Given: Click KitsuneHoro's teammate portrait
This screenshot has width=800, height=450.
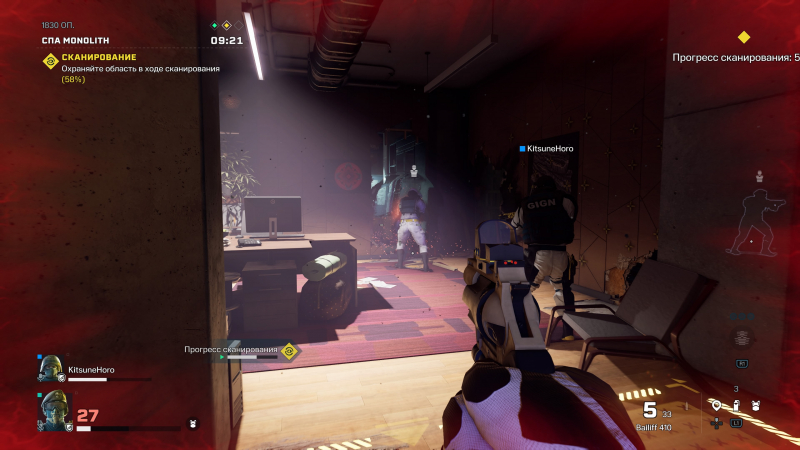Looking at the screenshot, I should pos(49,371).
